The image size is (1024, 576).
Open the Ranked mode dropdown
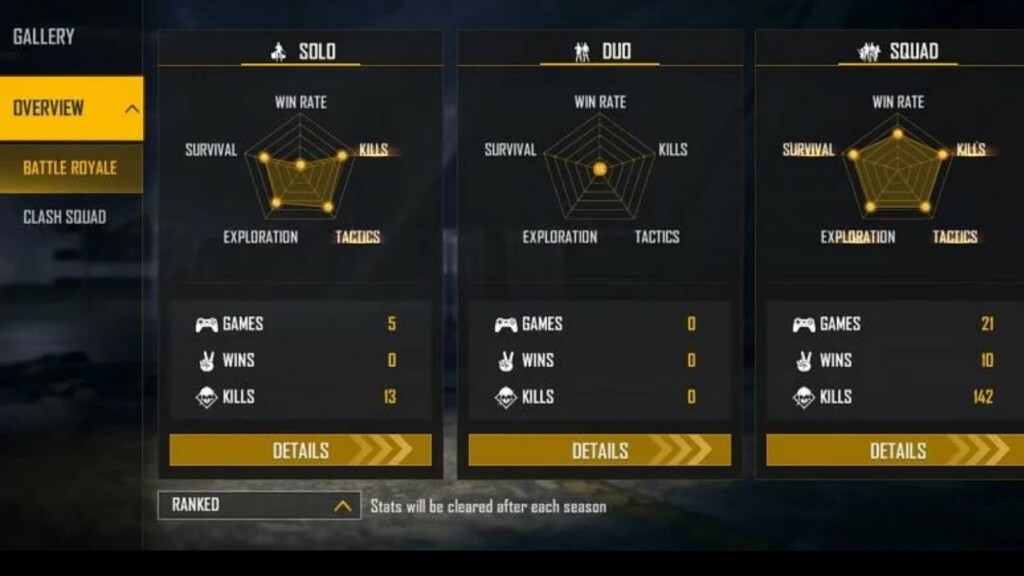click(x=259, y=505)
